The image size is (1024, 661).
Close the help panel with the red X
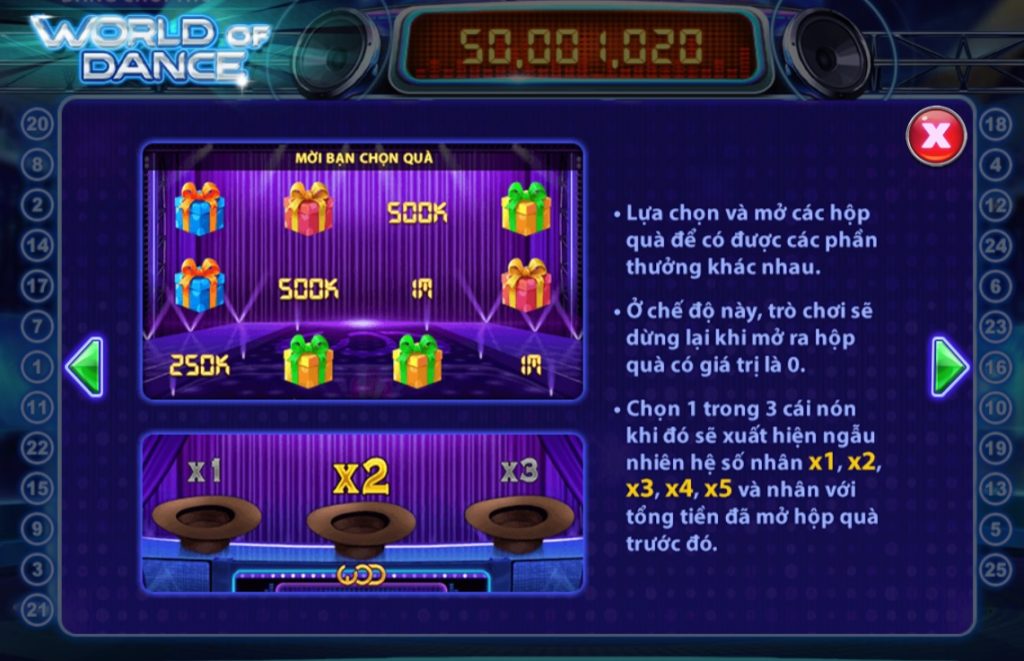point(936,136)
